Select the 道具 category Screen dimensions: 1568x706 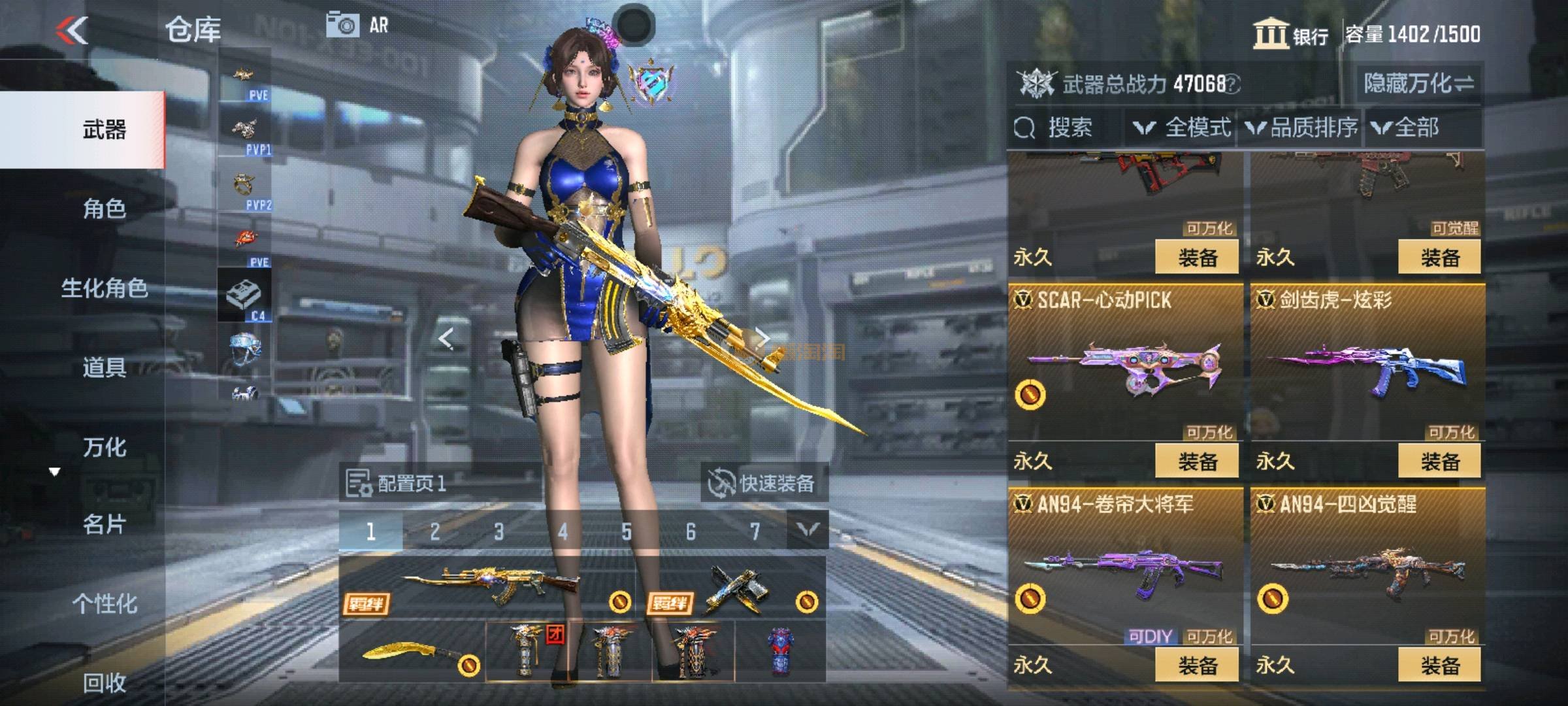click(x=105, y=367)
